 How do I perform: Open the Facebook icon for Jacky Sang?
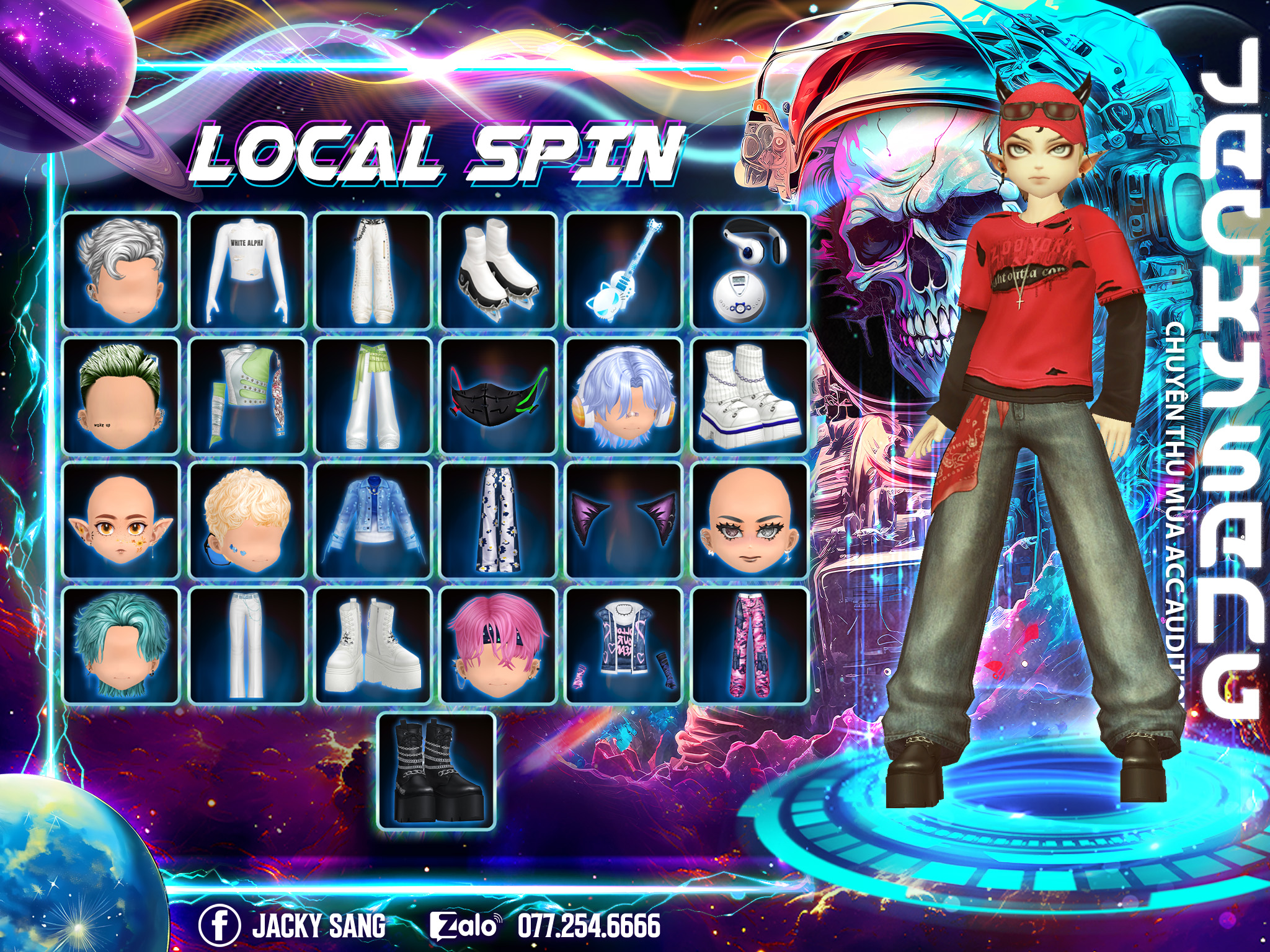pyautogui.click(x=219, y=925)
